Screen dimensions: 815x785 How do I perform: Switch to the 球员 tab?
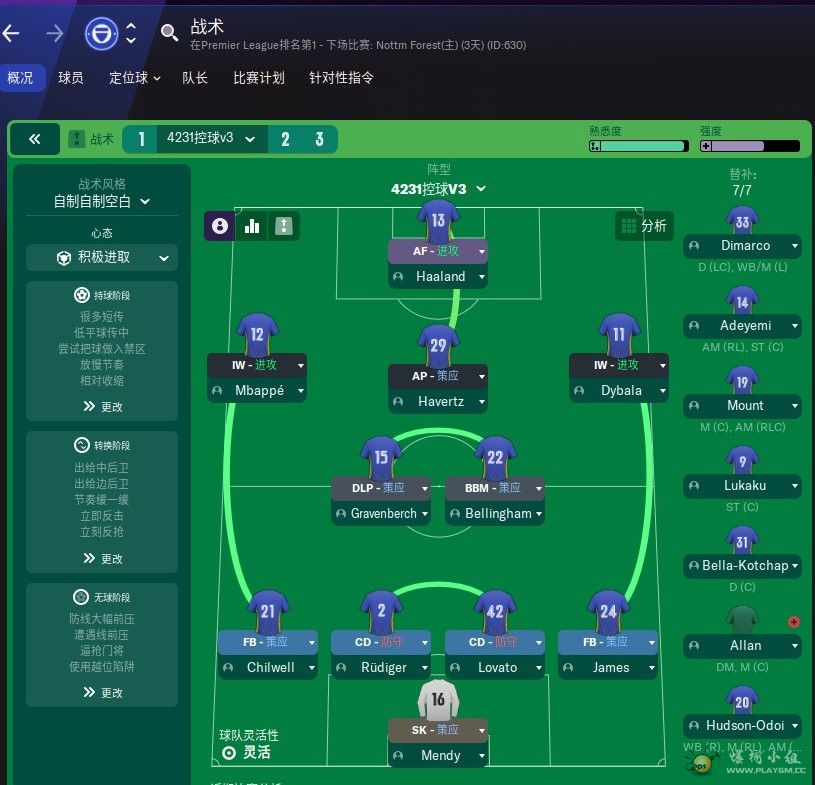(70, 77)
